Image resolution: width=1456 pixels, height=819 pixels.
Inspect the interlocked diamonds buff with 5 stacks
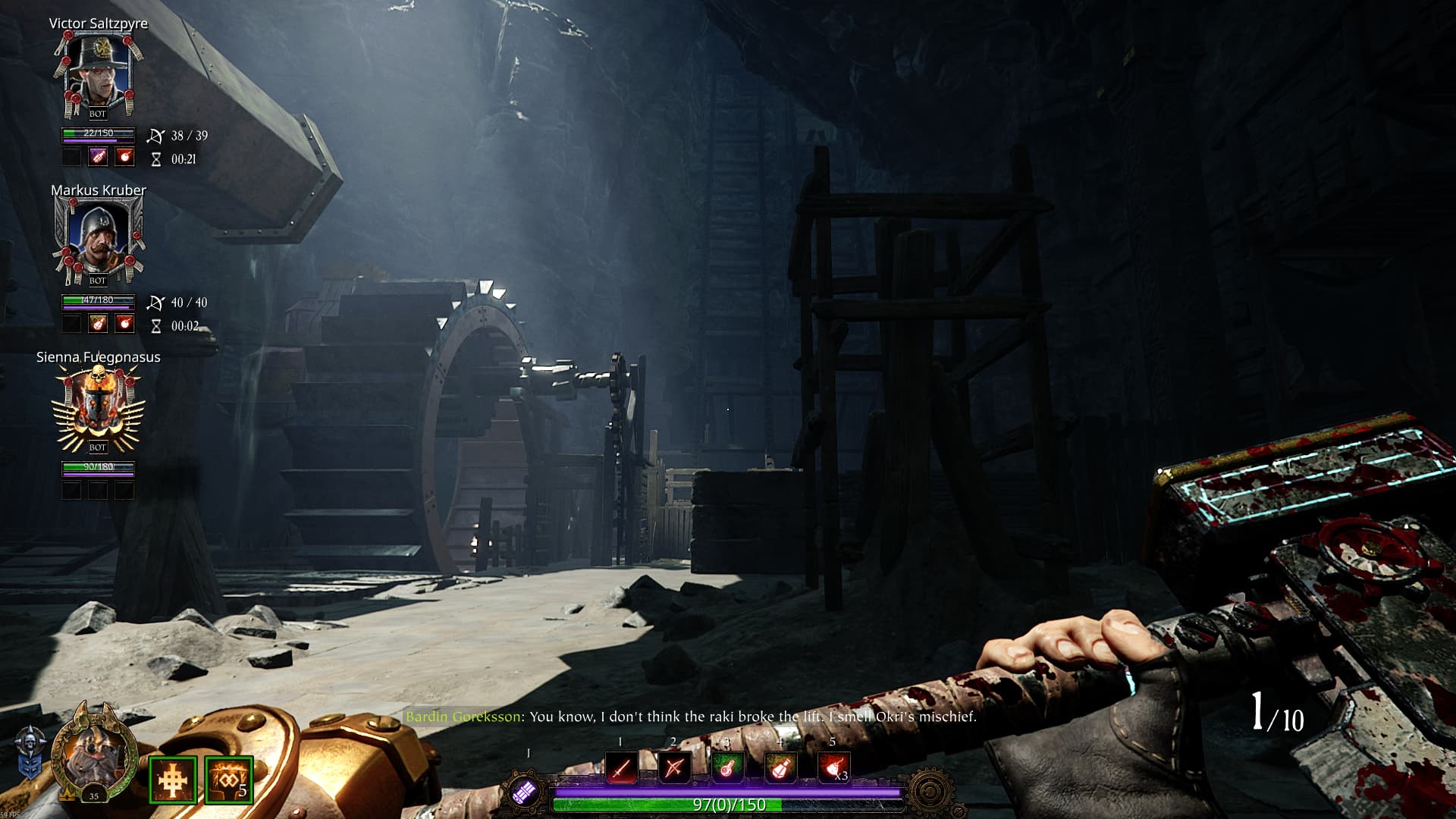229,780
